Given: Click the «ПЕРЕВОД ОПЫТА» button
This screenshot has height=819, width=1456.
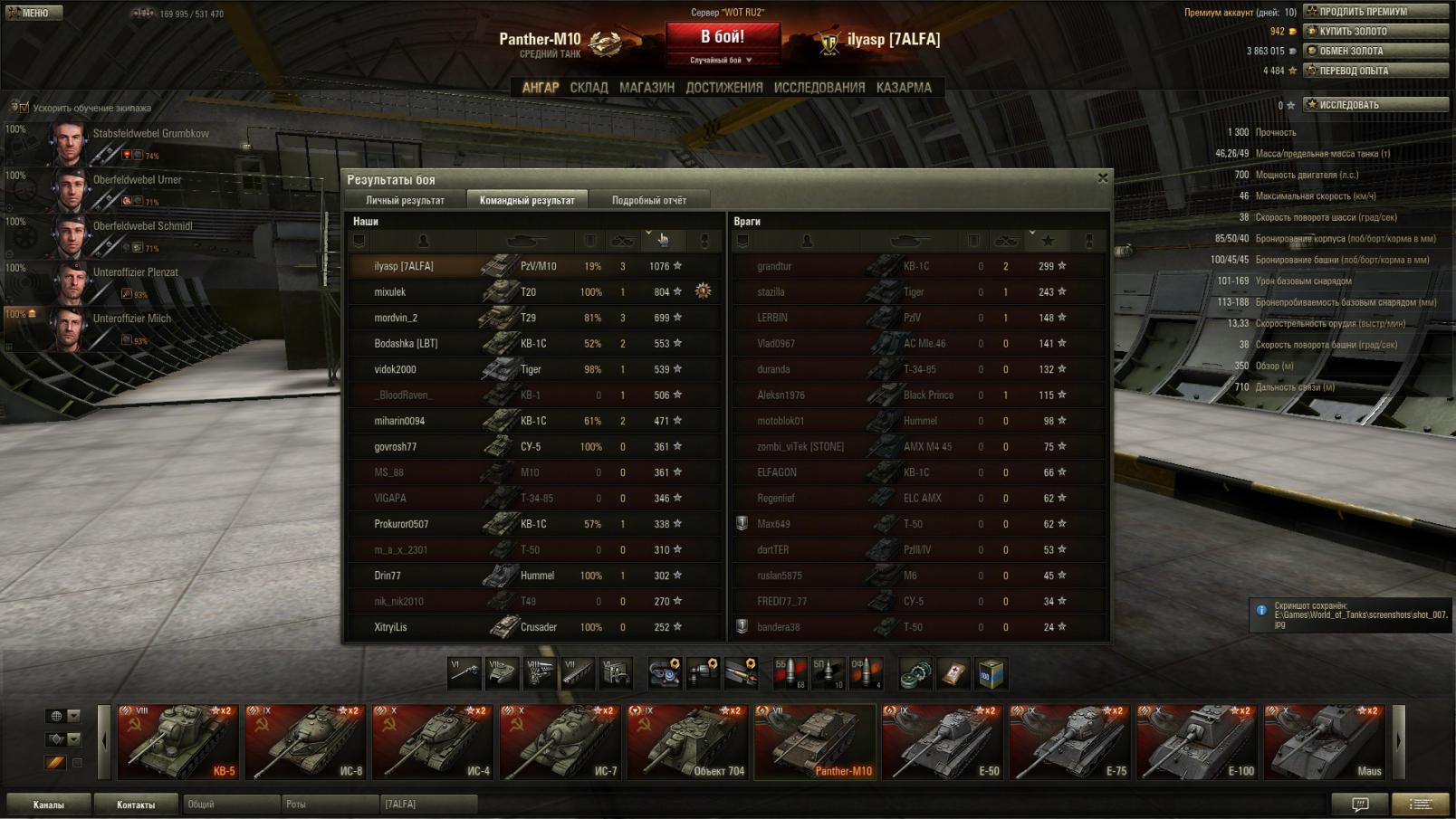Looking at the screenshot, I should click(1375, 71).
